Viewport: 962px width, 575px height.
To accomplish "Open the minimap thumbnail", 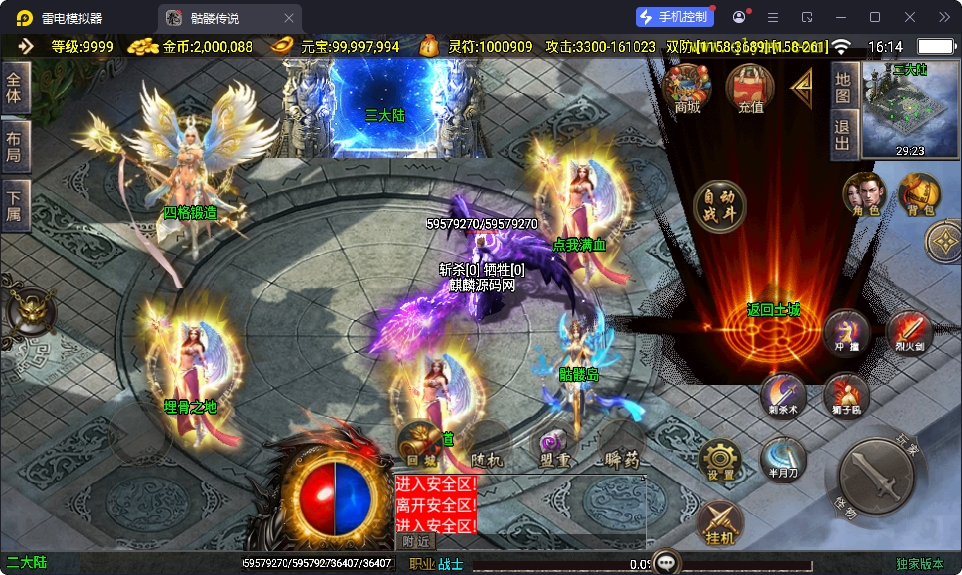I will tap(910, 108).
